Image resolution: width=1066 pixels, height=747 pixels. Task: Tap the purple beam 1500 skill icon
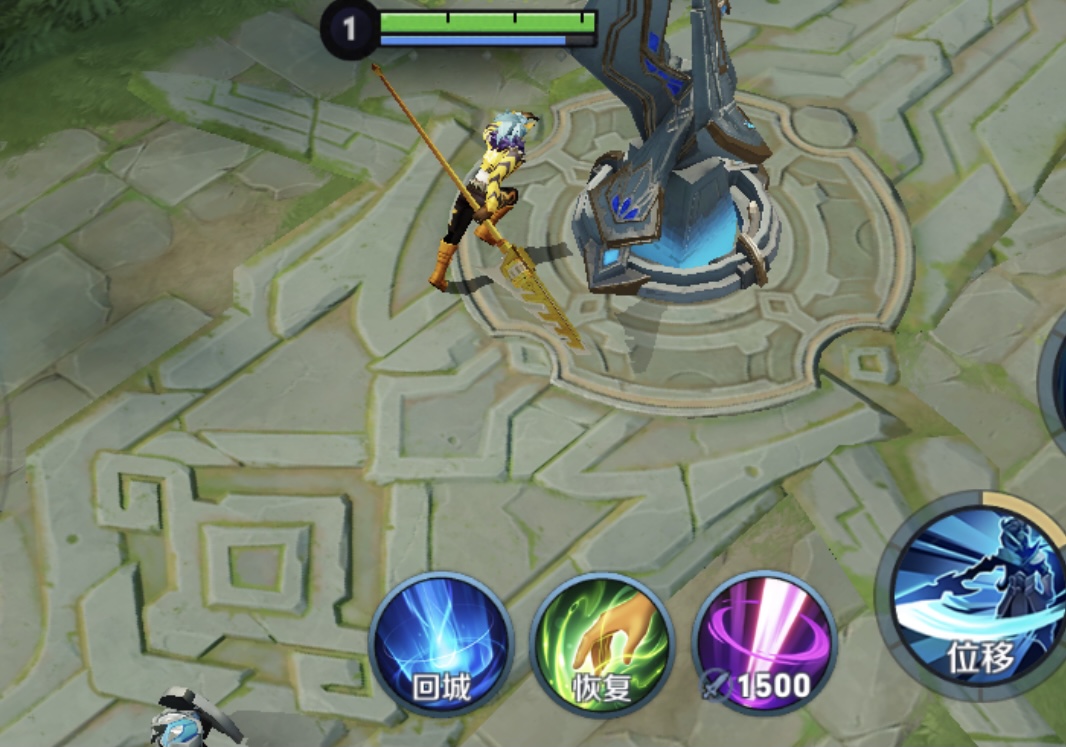(764, 645)
